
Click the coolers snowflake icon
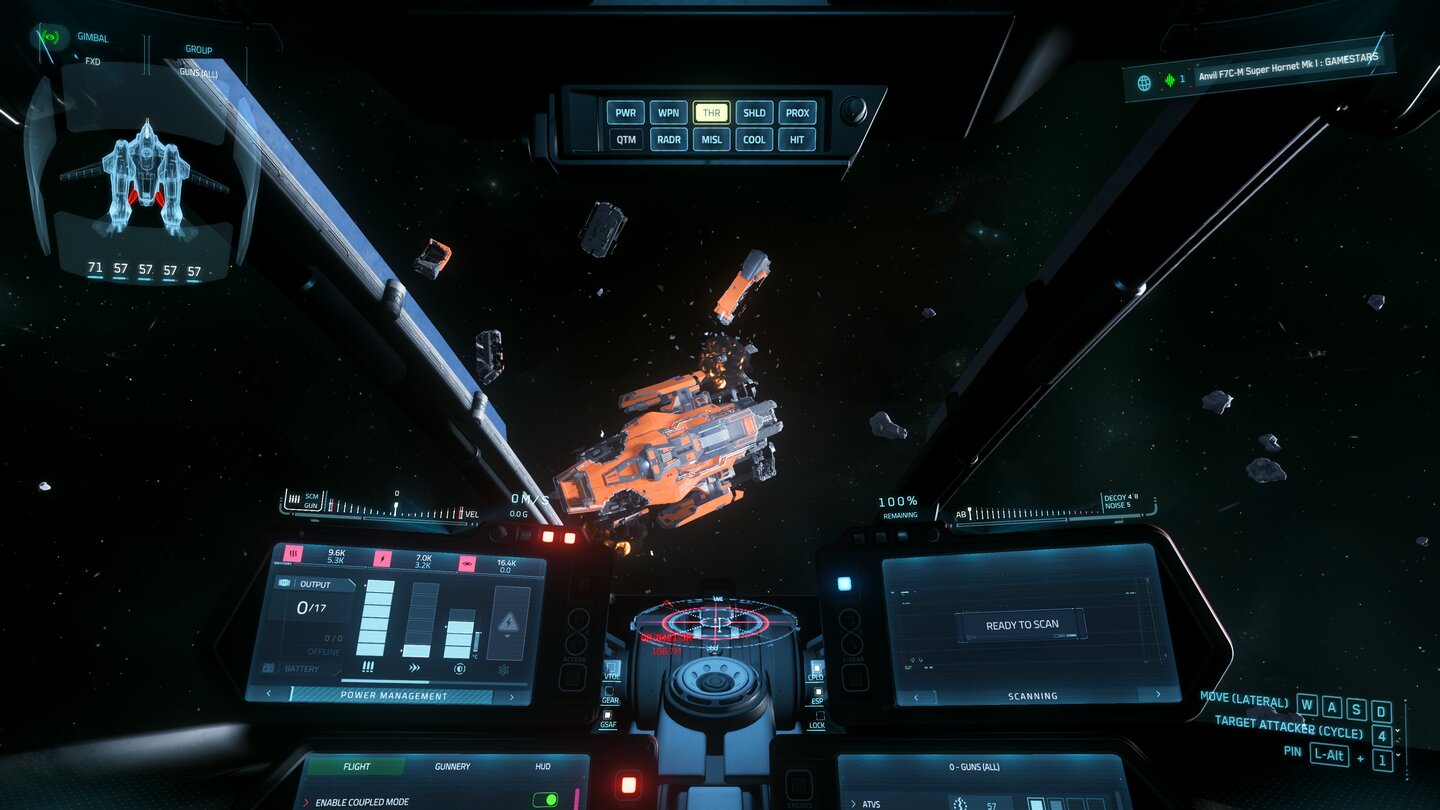click(x=506, y=671)
